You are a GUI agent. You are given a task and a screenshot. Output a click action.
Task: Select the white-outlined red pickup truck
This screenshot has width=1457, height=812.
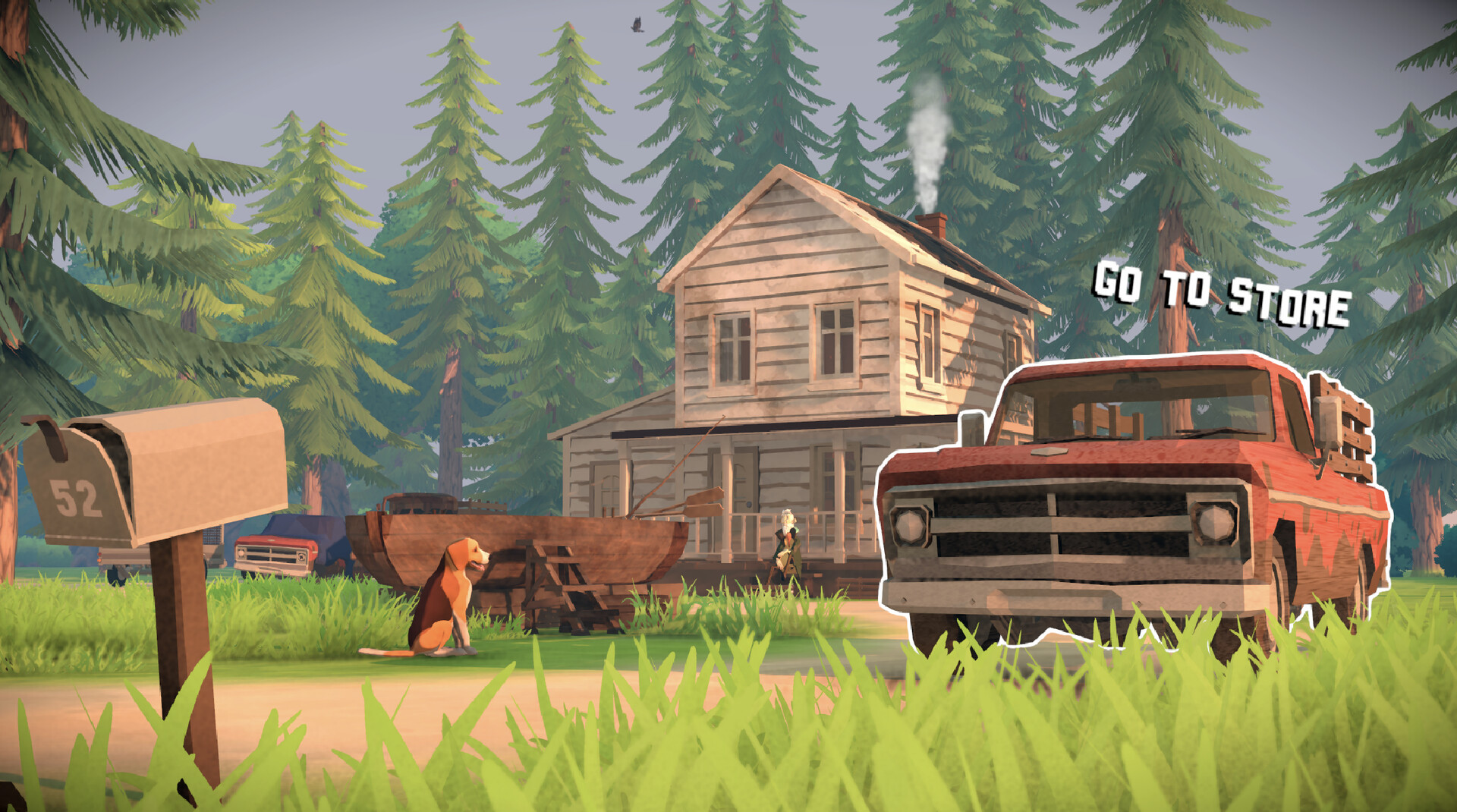[1131, 501]
